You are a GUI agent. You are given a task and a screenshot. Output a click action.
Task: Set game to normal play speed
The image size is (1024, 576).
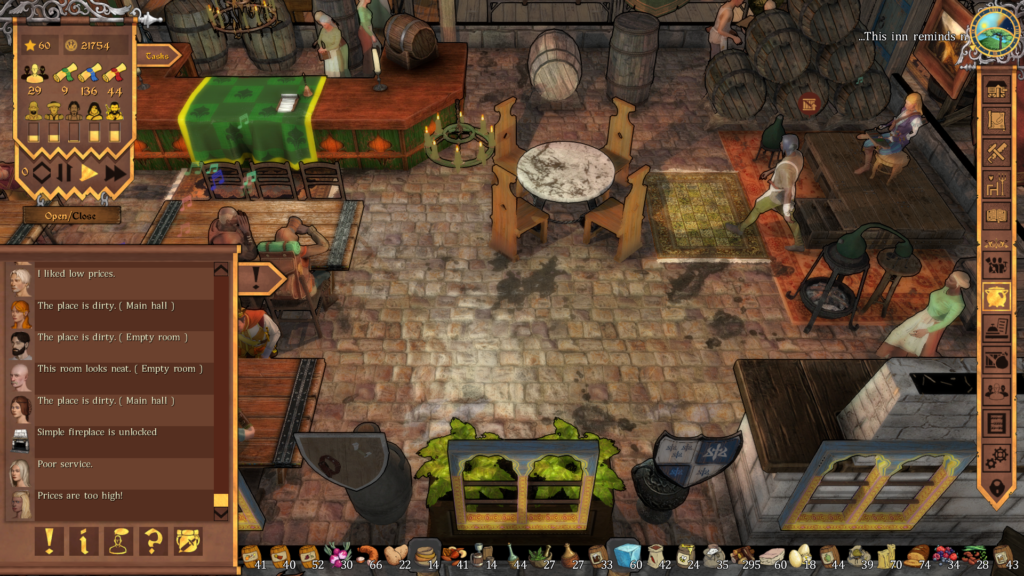click(89, 172)
